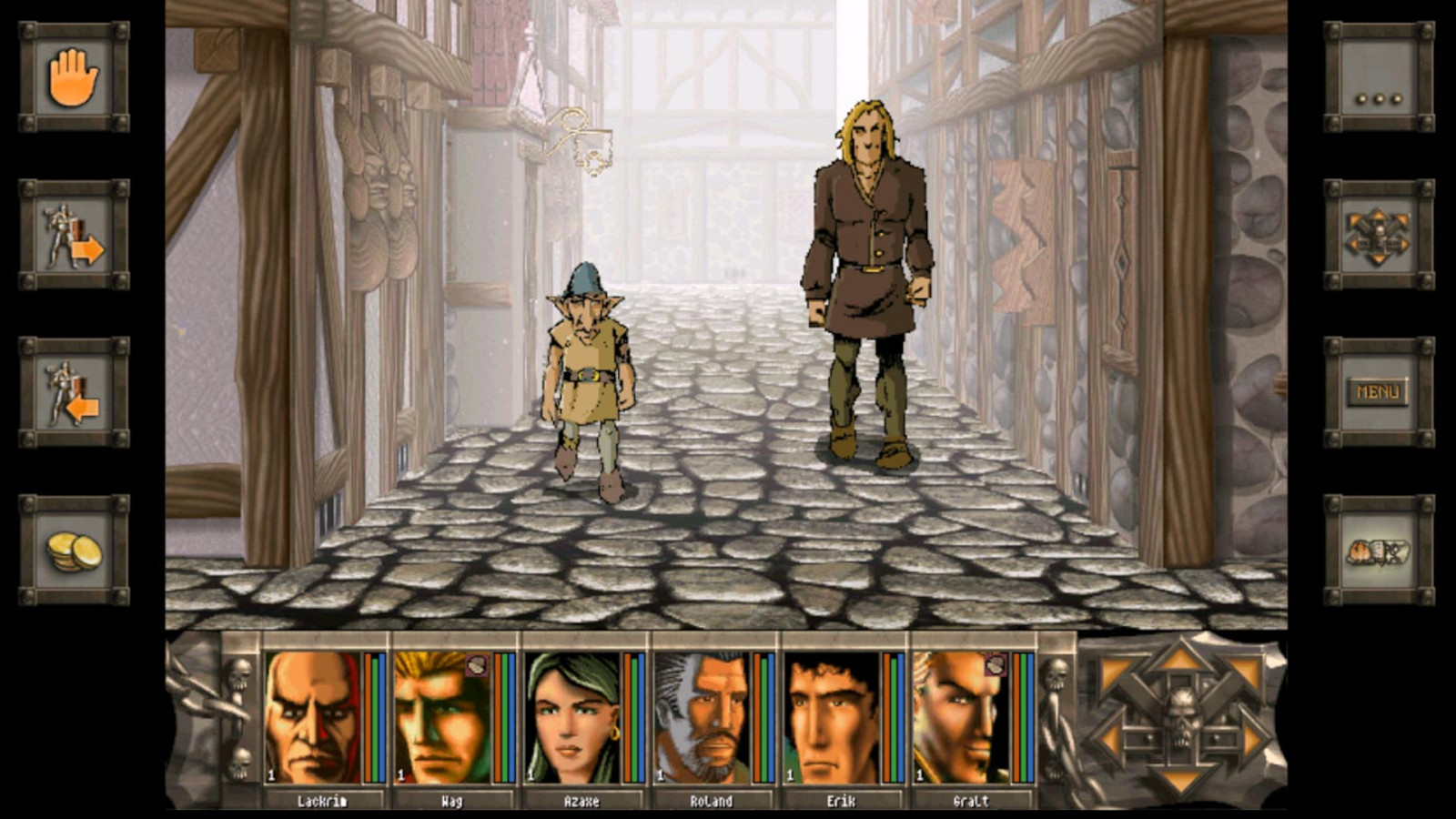Click the warrior with right arrow icon
1456x819 pixels.
tap(74, 235)
